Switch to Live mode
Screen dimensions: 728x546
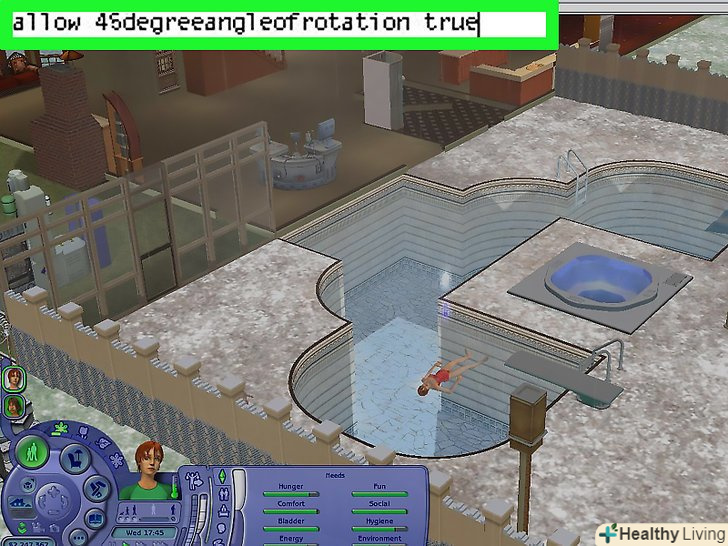[x=34, y=449]
